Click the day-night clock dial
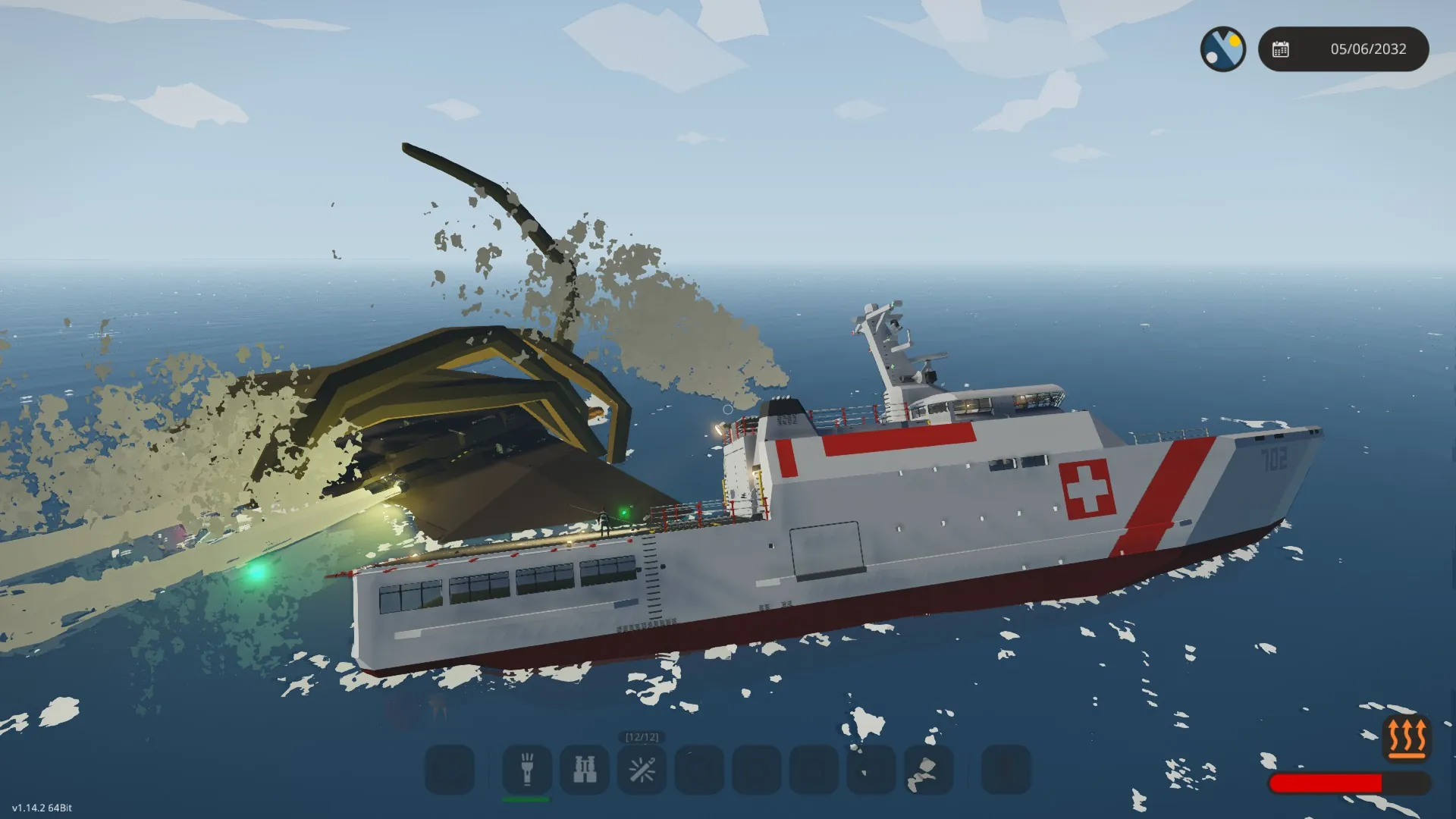Viewport: 1456px width, 819px height. (1222, 49)
